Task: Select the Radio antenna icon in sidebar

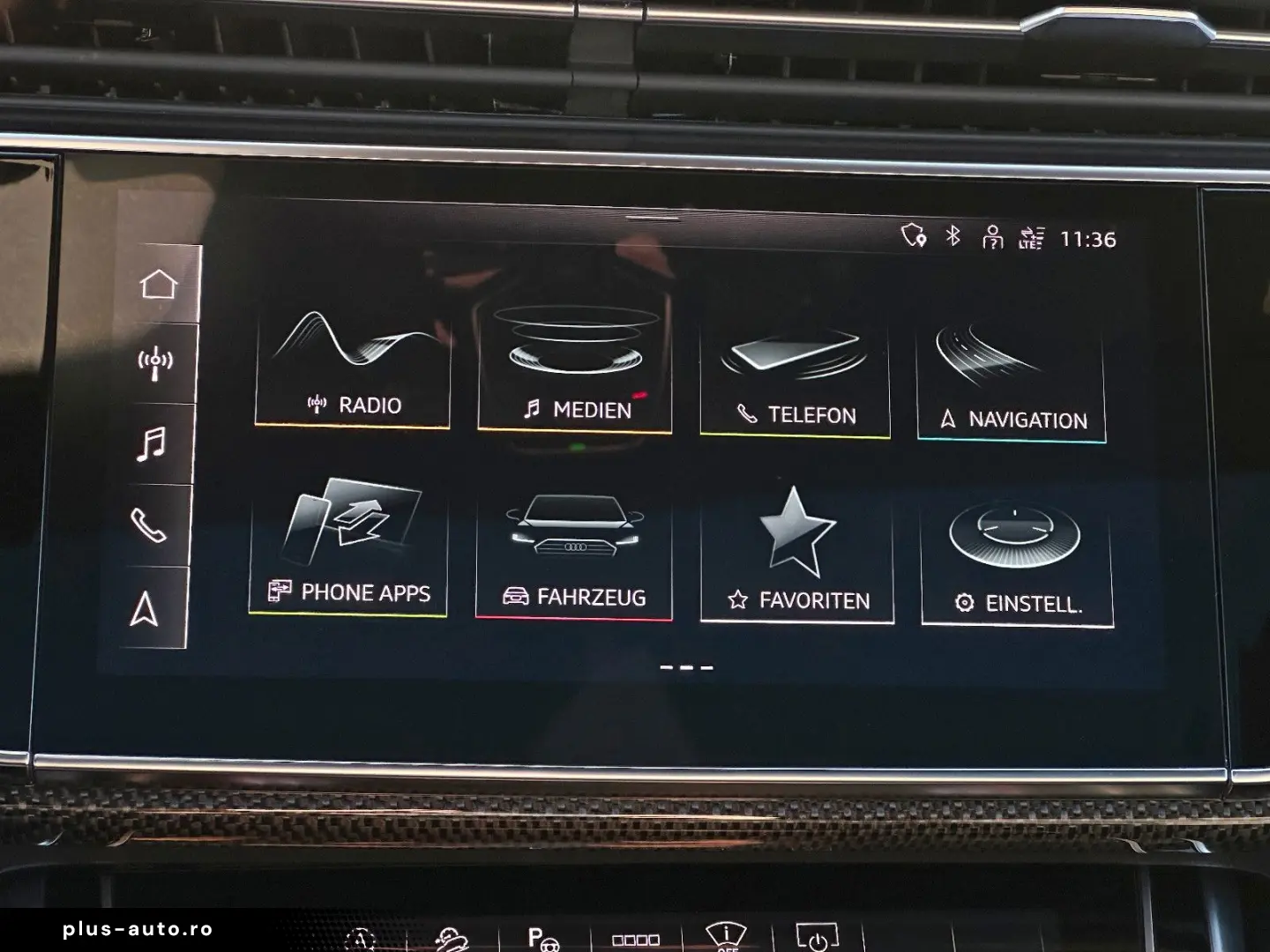Action: pos(156,361)
